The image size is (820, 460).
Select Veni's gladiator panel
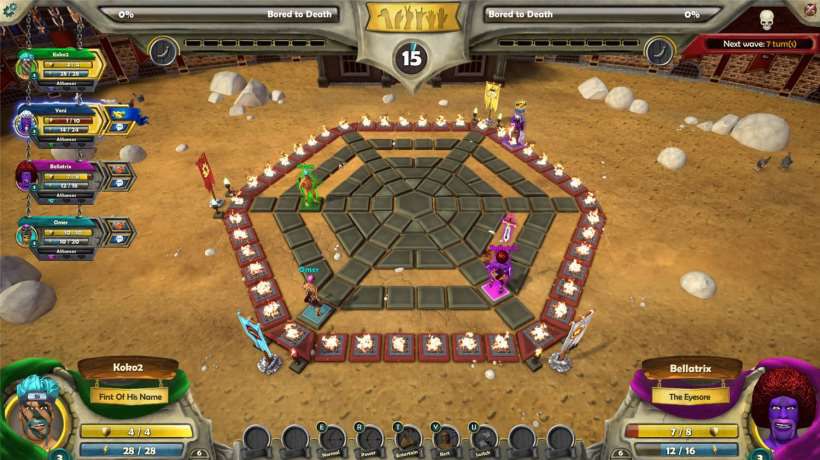(66, 121)
